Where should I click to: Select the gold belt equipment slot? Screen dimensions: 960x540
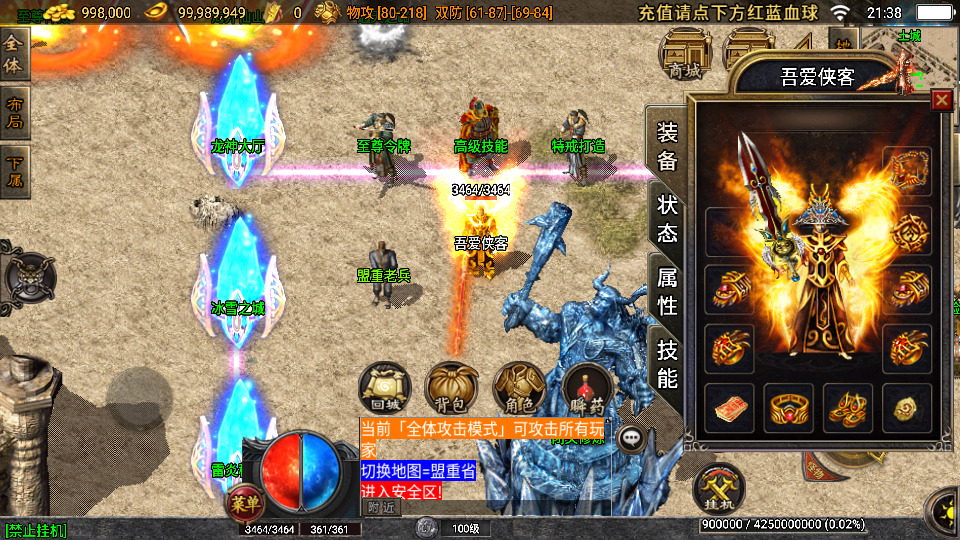789,408
